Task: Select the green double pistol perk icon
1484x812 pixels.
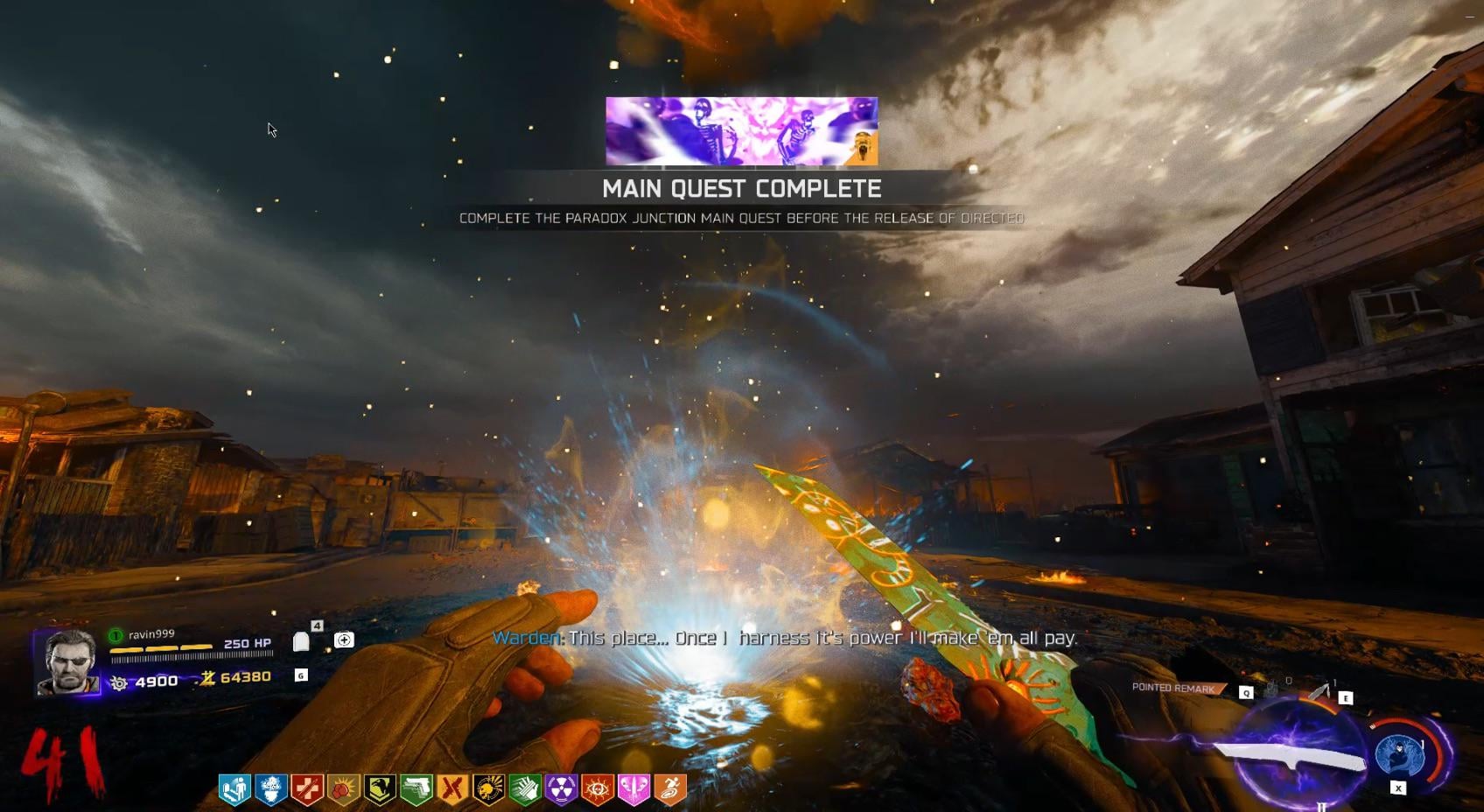Action: tap(416, 789)
